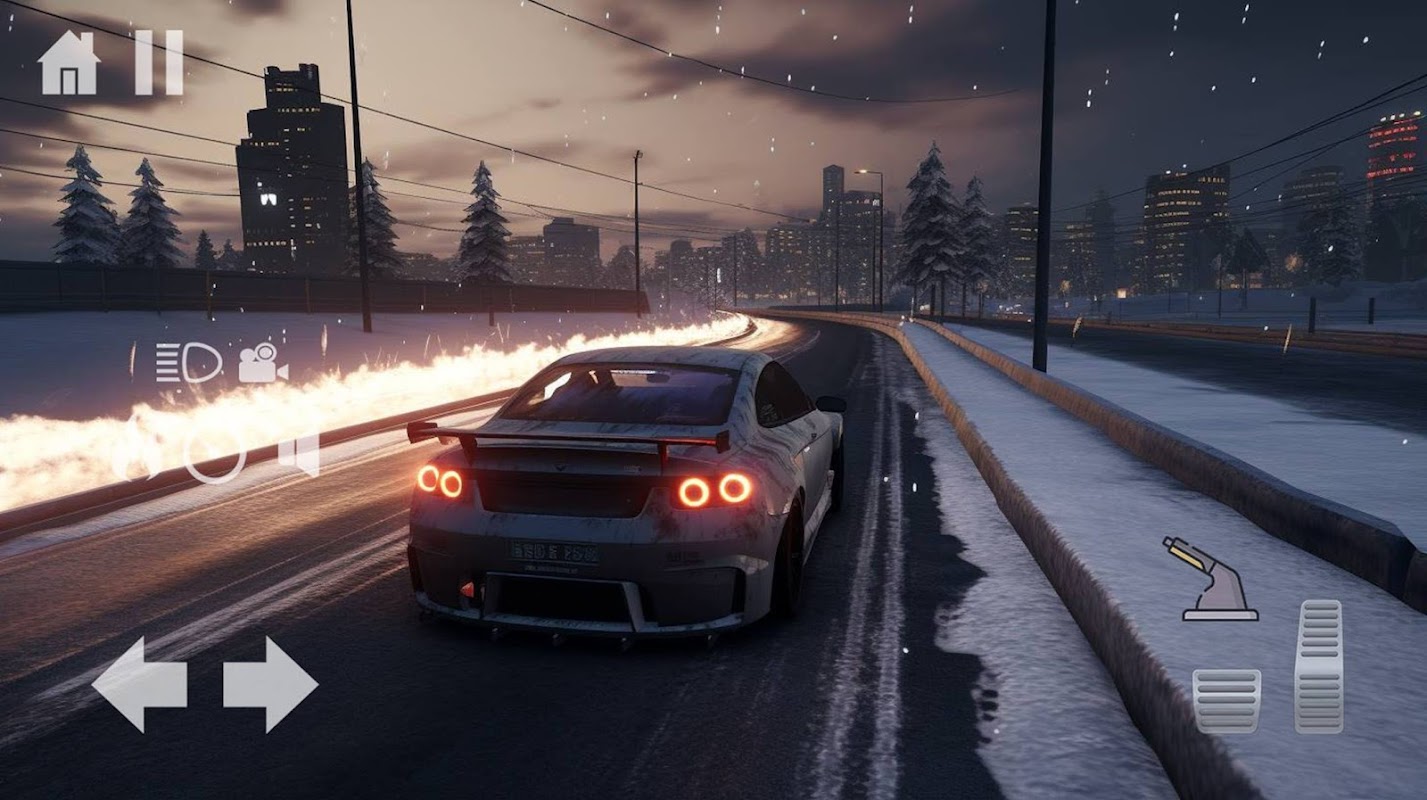The width and height of the screenshot is (1427, 800).
Task: Hit the brake pedal
Action: tap(1226, 701)
